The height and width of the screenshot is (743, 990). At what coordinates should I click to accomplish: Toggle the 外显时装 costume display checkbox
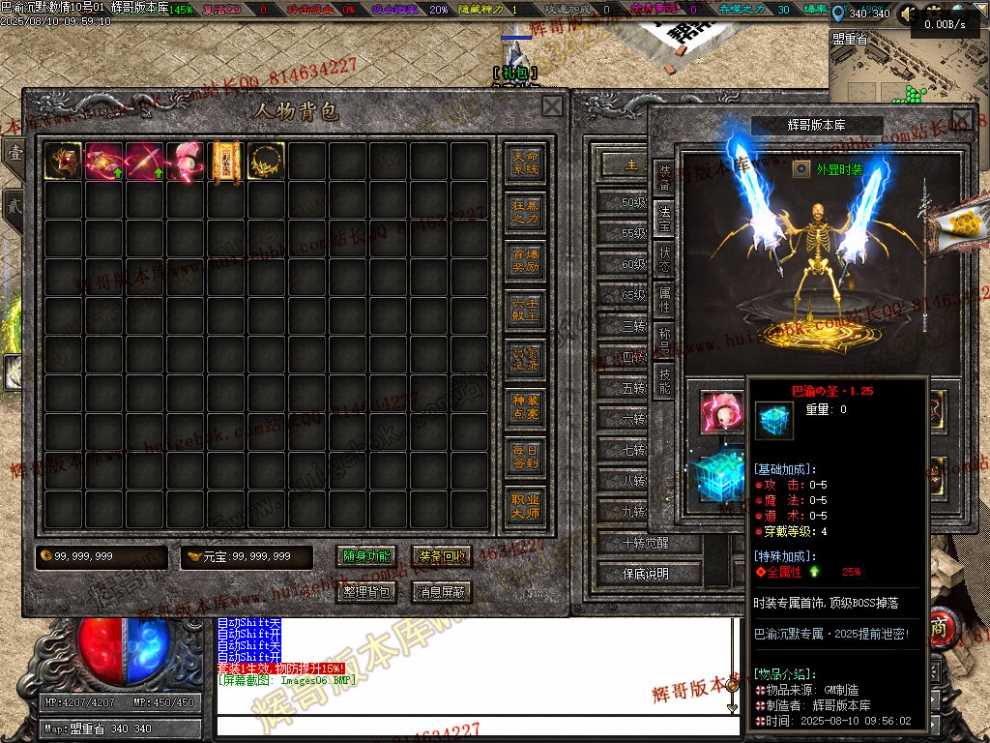[x=801, y=169]
